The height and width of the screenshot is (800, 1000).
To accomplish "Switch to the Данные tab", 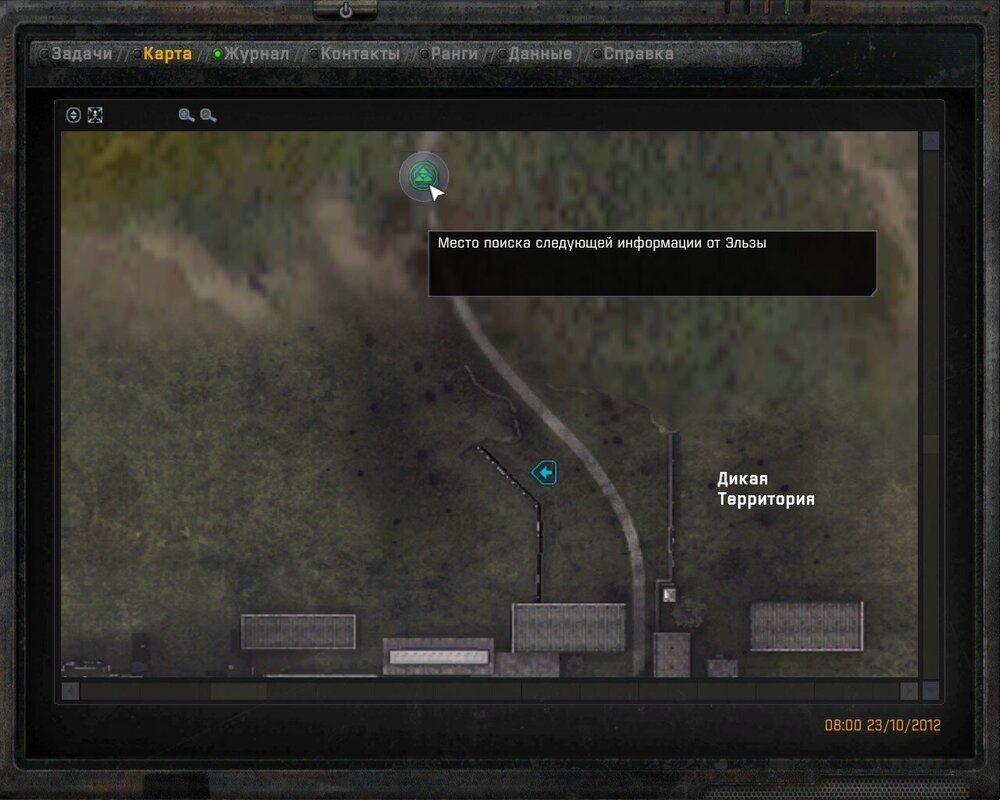I will [540, 54].
